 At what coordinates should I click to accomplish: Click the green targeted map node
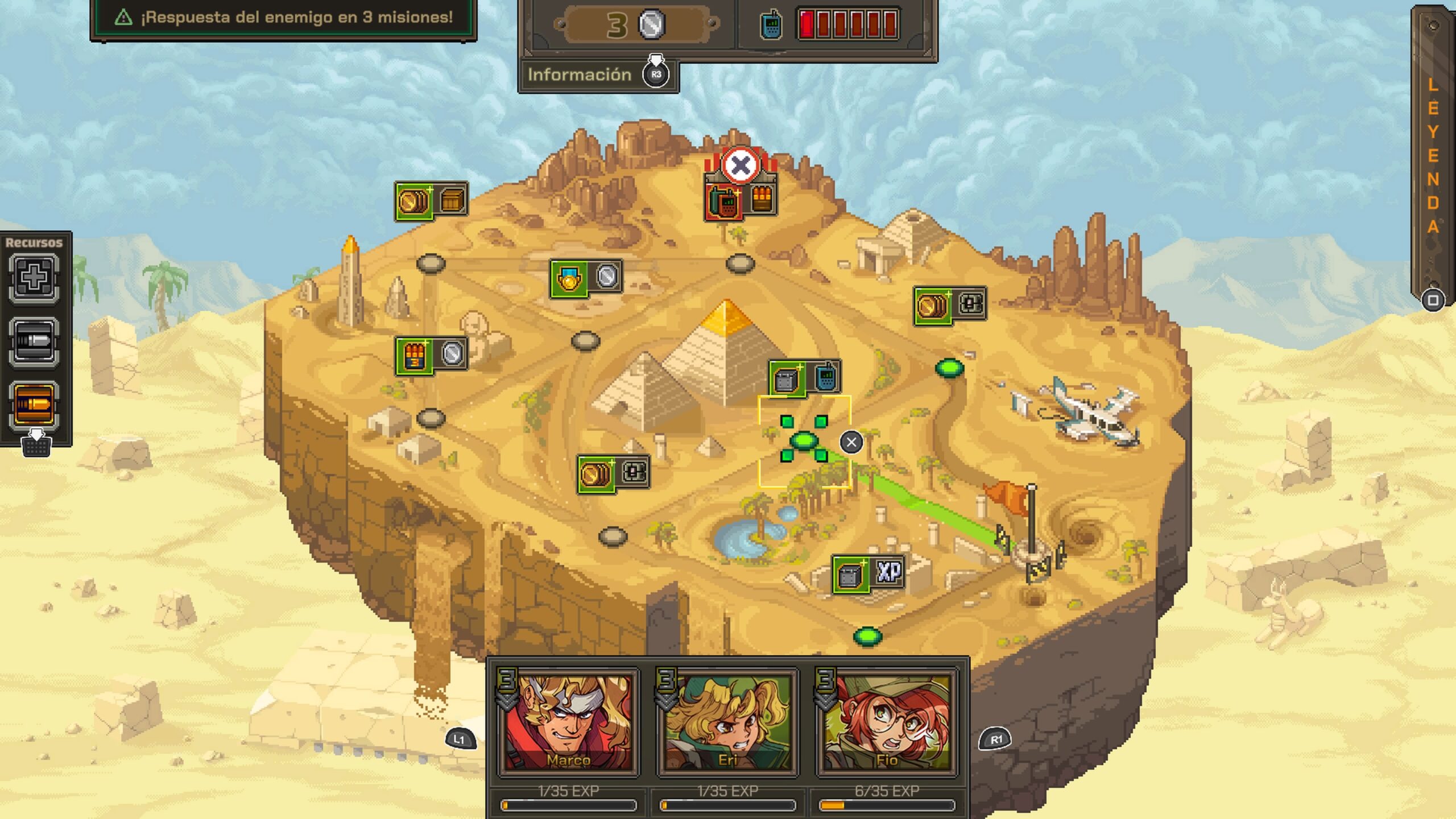pos(804,440)
